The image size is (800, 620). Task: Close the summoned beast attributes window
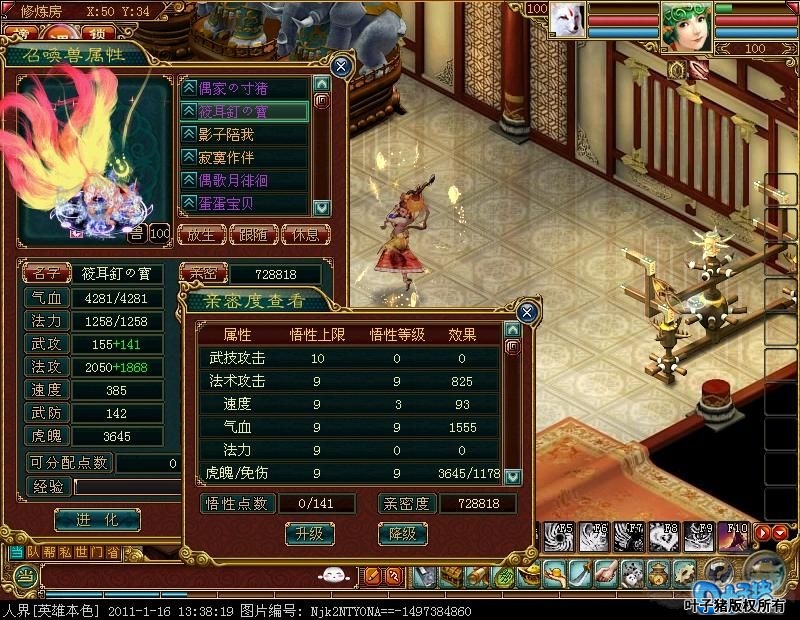[x=341, y=67]
